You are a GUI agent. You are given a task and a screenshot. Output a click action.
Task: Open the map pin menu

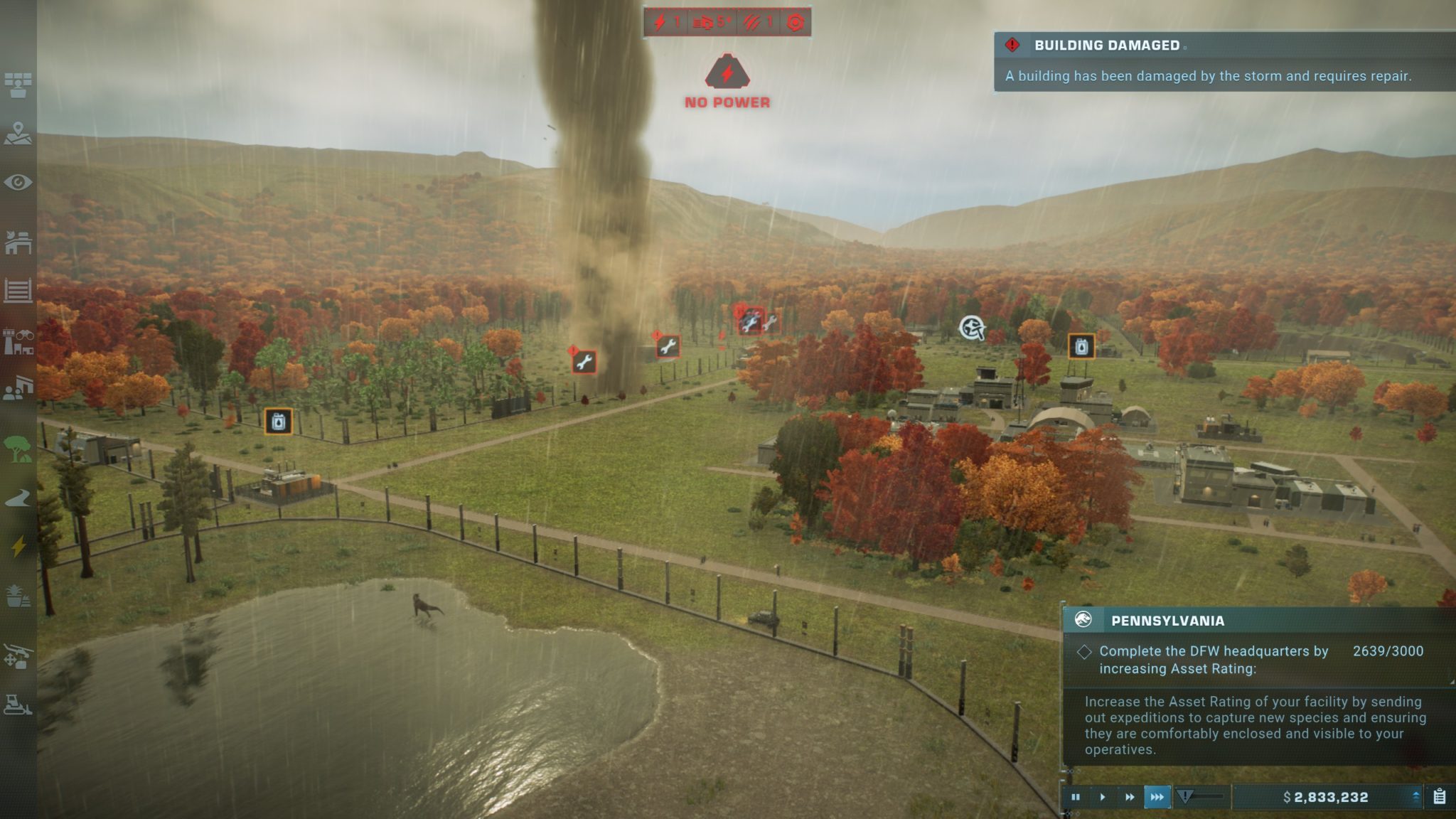[x=18, y=133]
